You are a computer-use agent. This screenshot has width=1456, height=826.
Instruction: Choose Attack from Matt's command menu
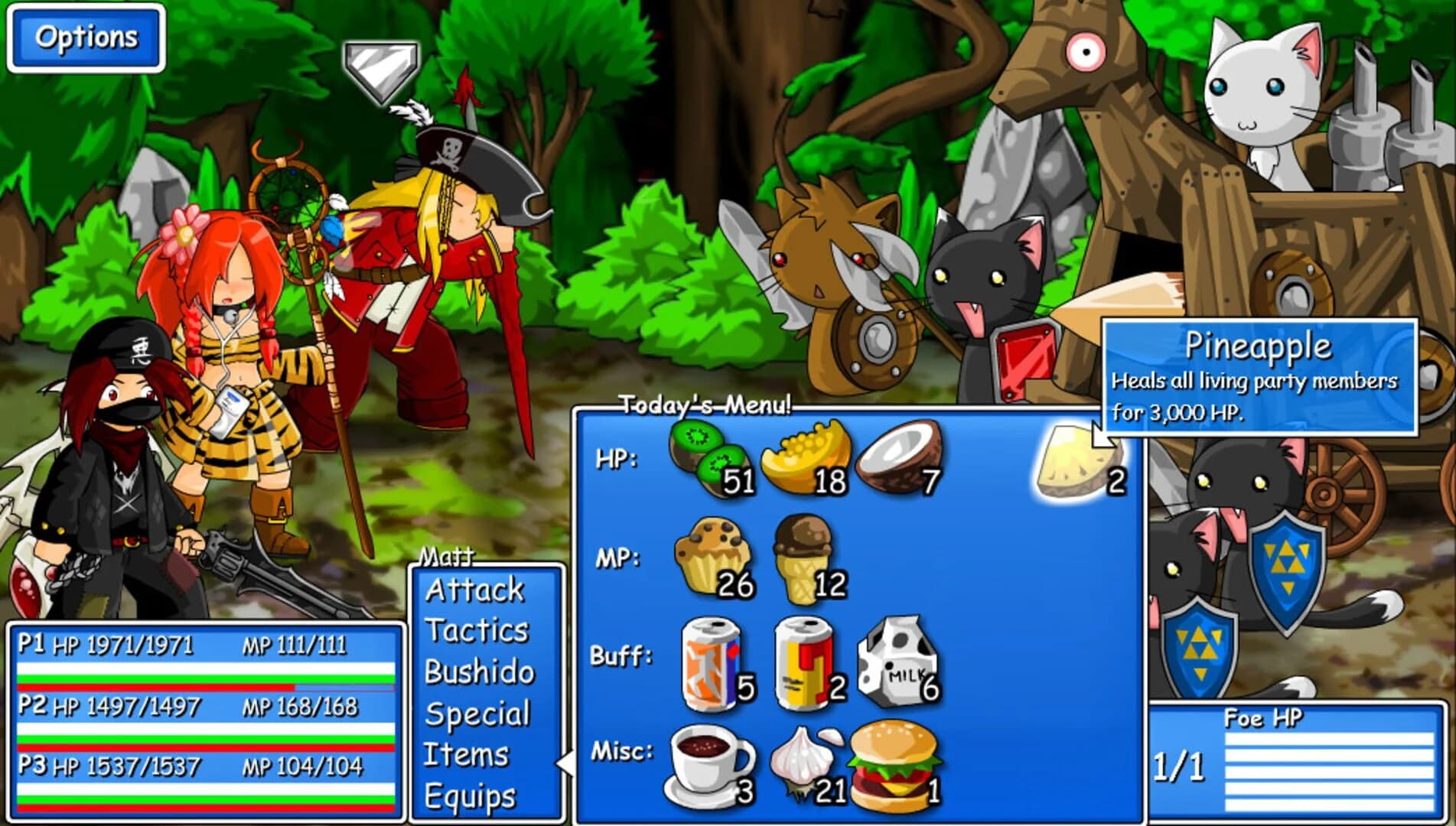pyautogui.click(x=475, y=589)
